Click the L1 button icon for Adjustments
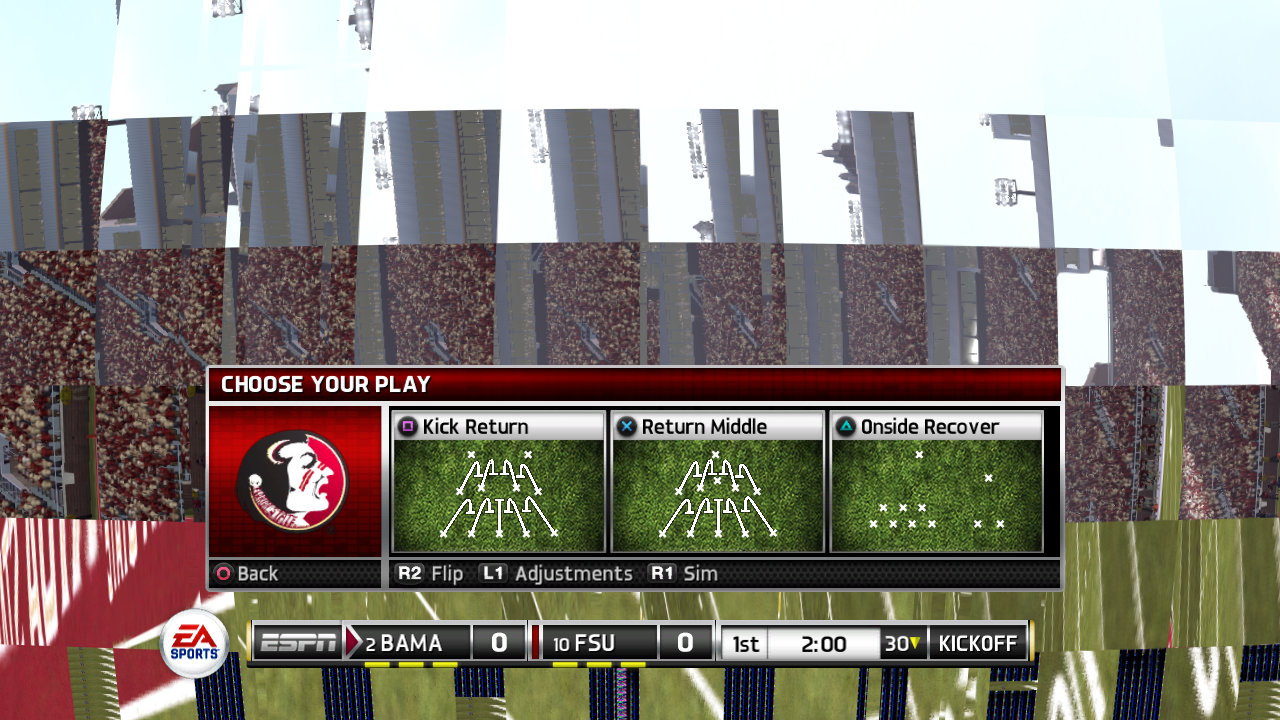Screen dimensions: 1280x720 pos(492,574)
